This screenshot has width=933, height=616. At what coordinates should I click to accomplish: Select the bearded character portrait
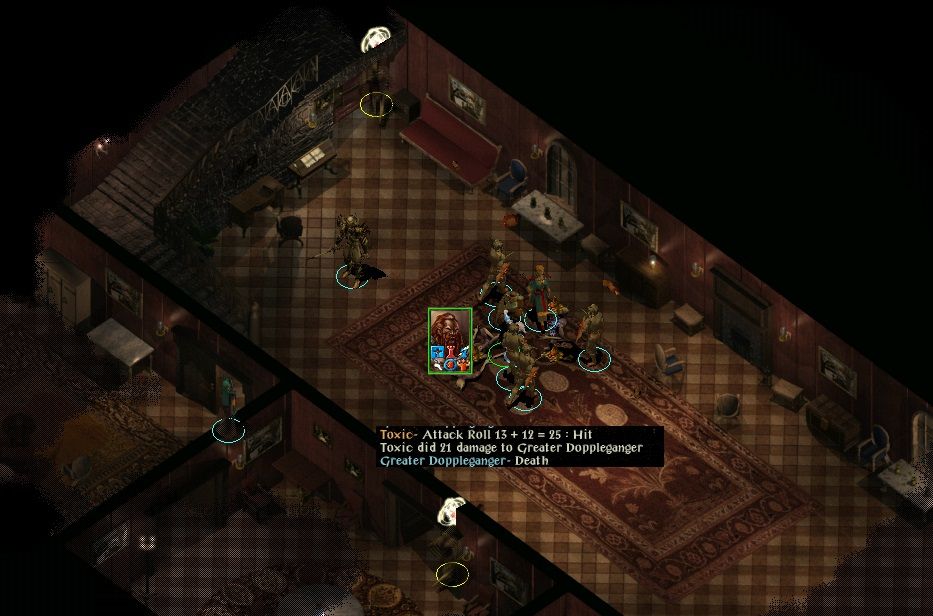click(x=450, y=341)
